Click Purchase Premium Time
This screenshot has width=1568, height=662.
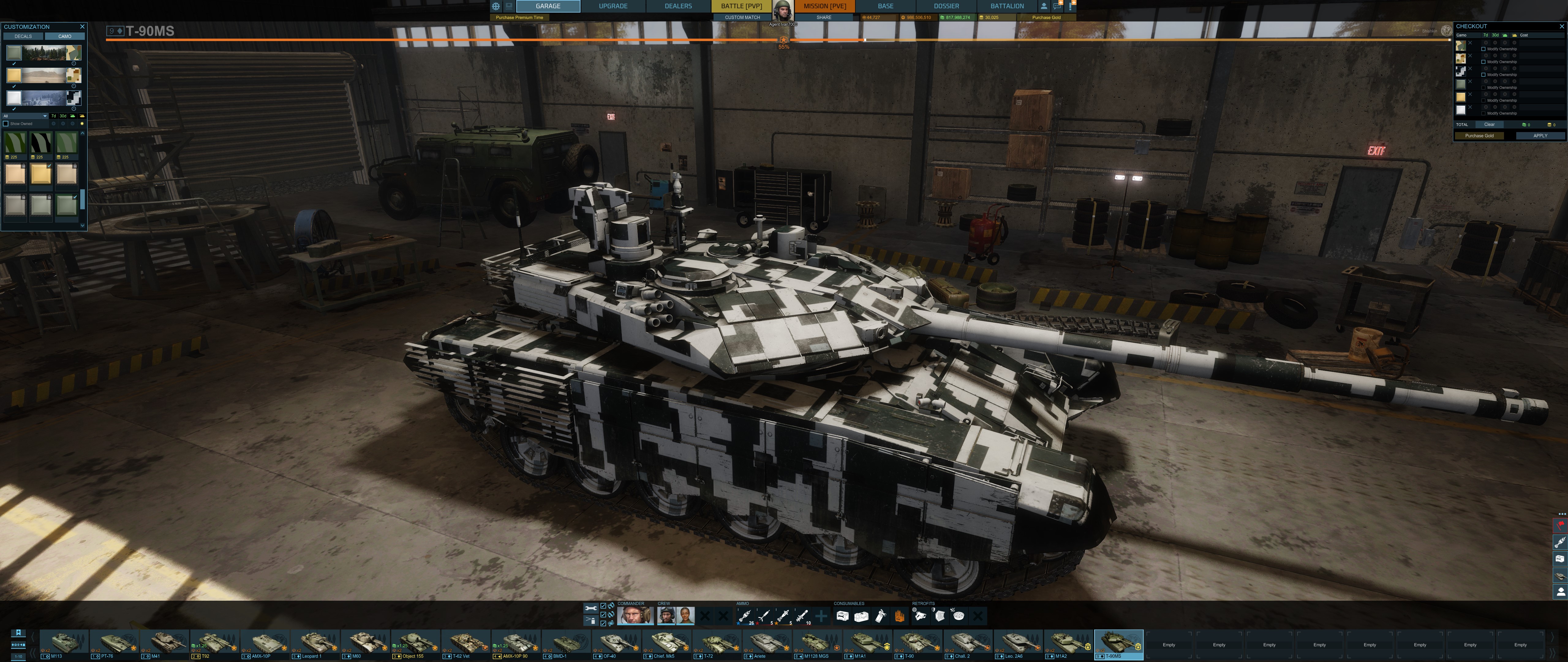(x=518, y=18)
